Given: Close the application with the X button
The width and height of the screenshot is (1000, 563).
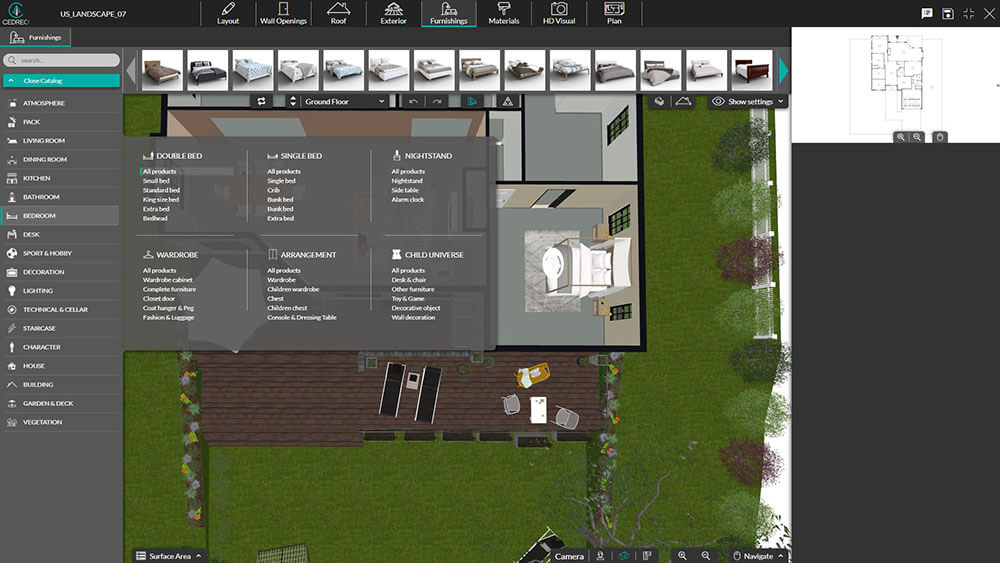Looking at the screenshot, I should [x=988, y=13].
